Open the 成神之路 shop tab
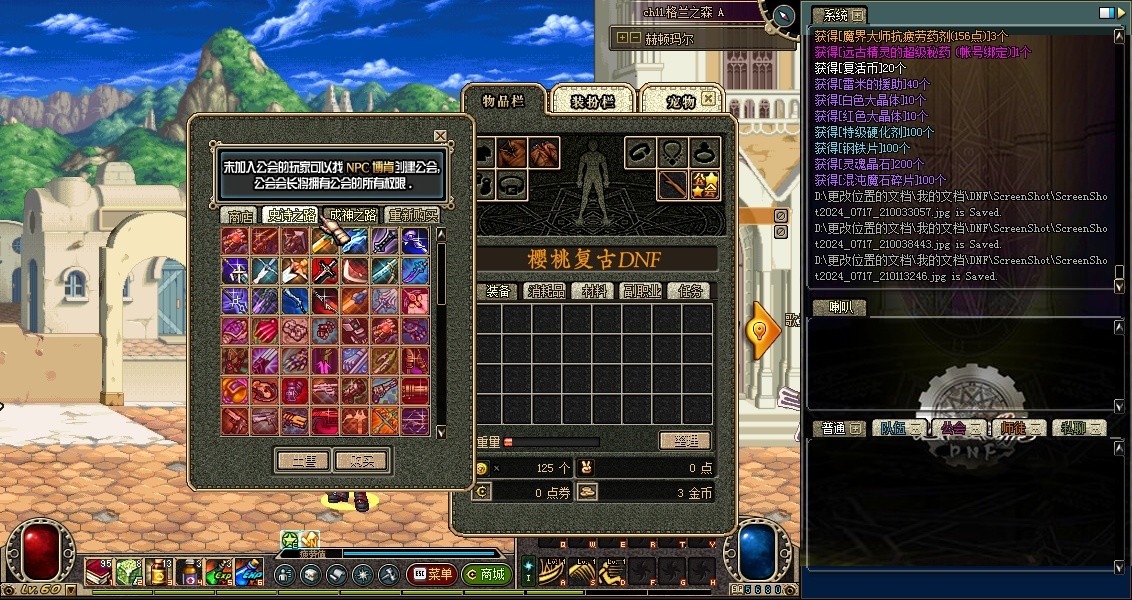The height and width of the screenshot is (600, 1132). 353,215
